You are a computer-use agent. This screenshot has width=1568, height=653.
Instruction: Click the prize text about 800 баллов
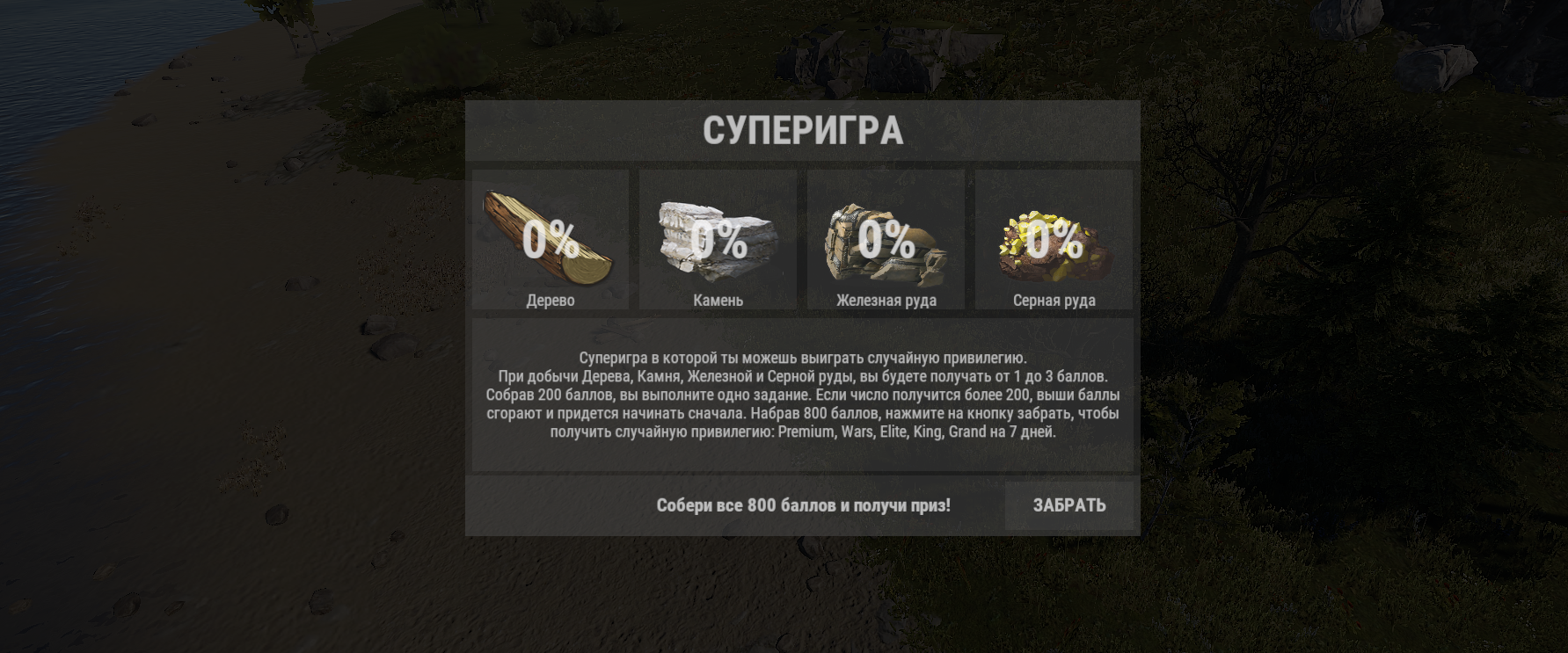tap(802, 504)
